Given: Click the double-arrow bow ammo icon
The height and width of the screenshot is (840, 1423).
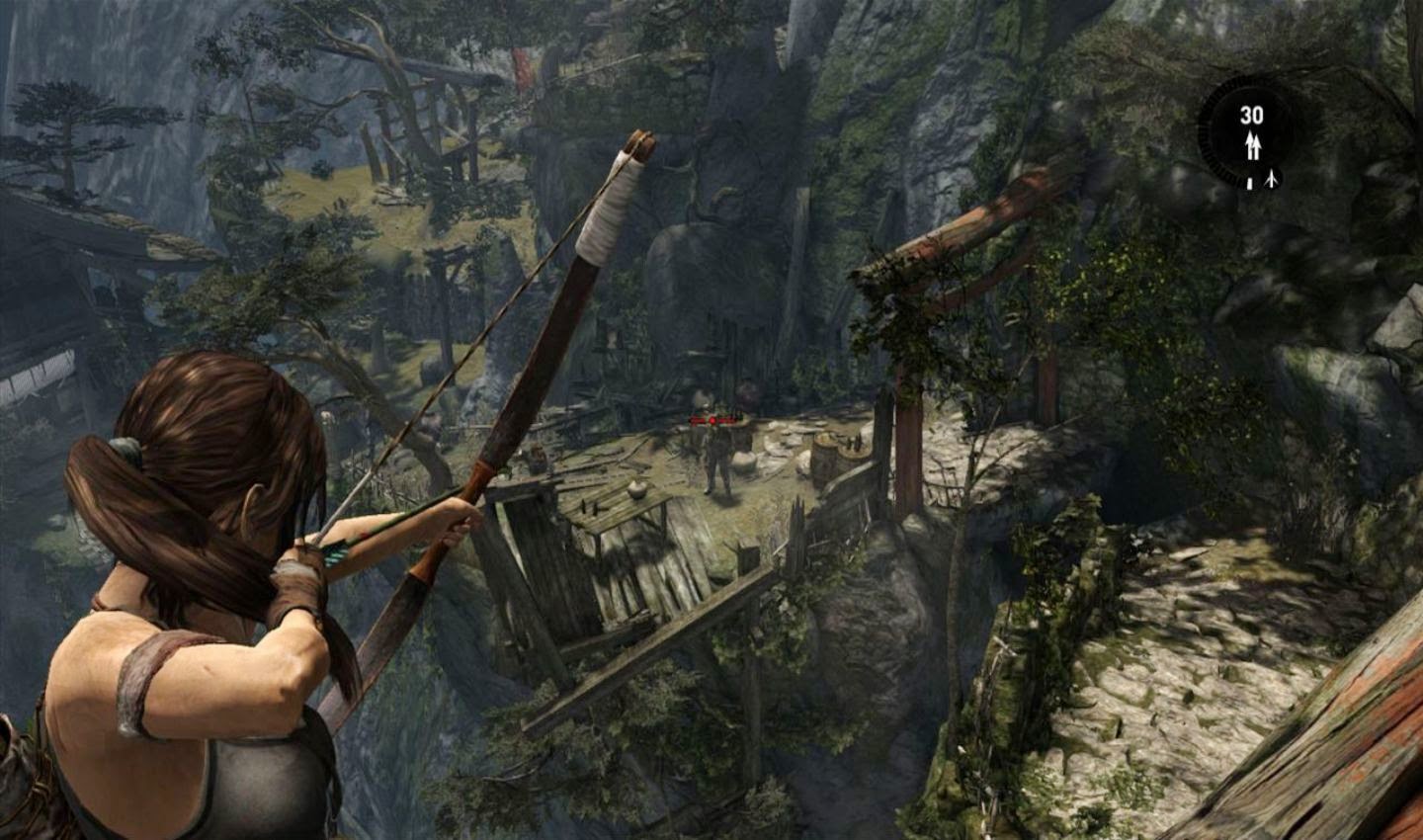Looking at the screenshot, I should 1252,146.
